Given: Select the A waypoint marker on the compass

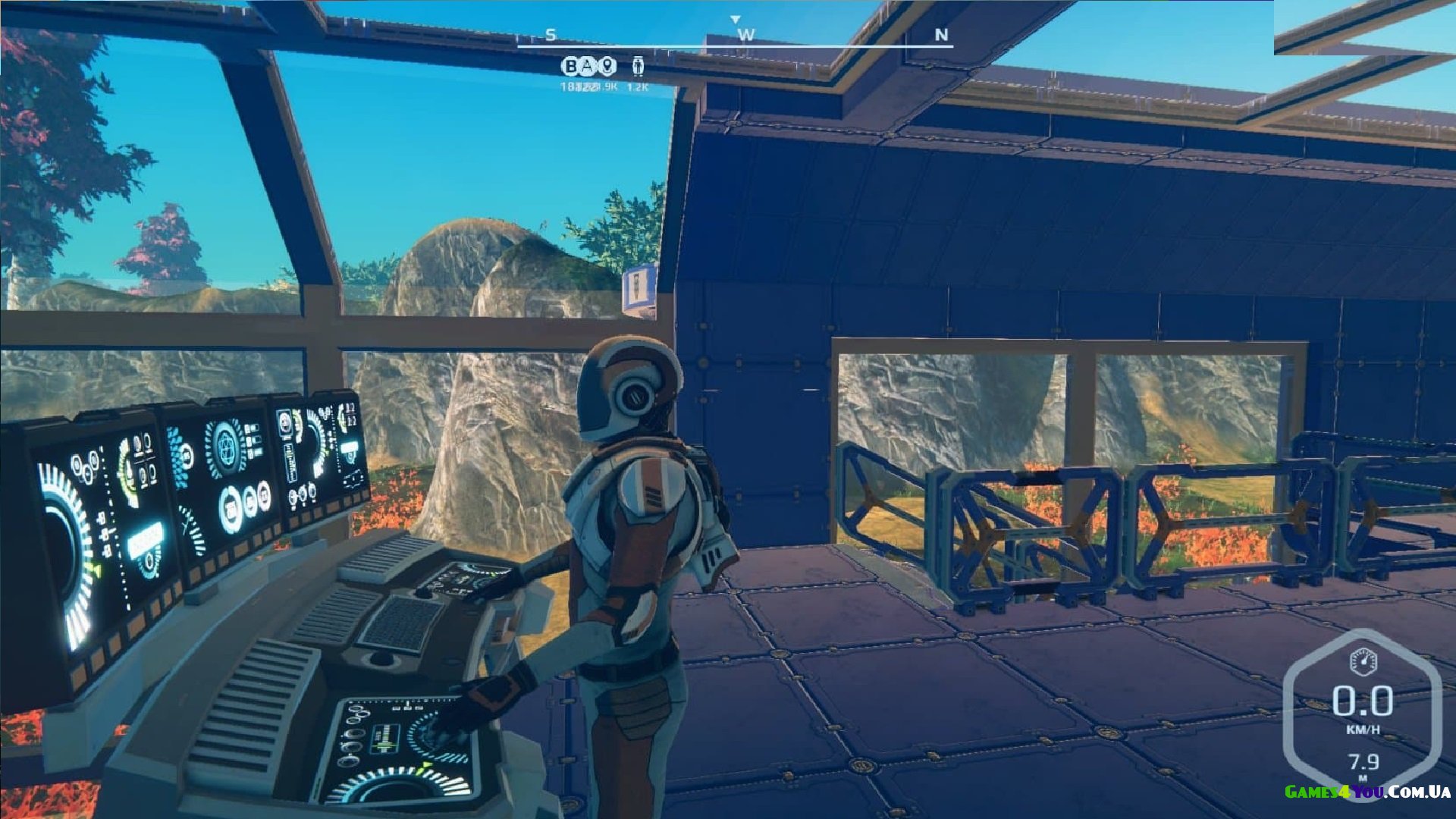Looking at the screenshot, I should [x=588, y=67].
